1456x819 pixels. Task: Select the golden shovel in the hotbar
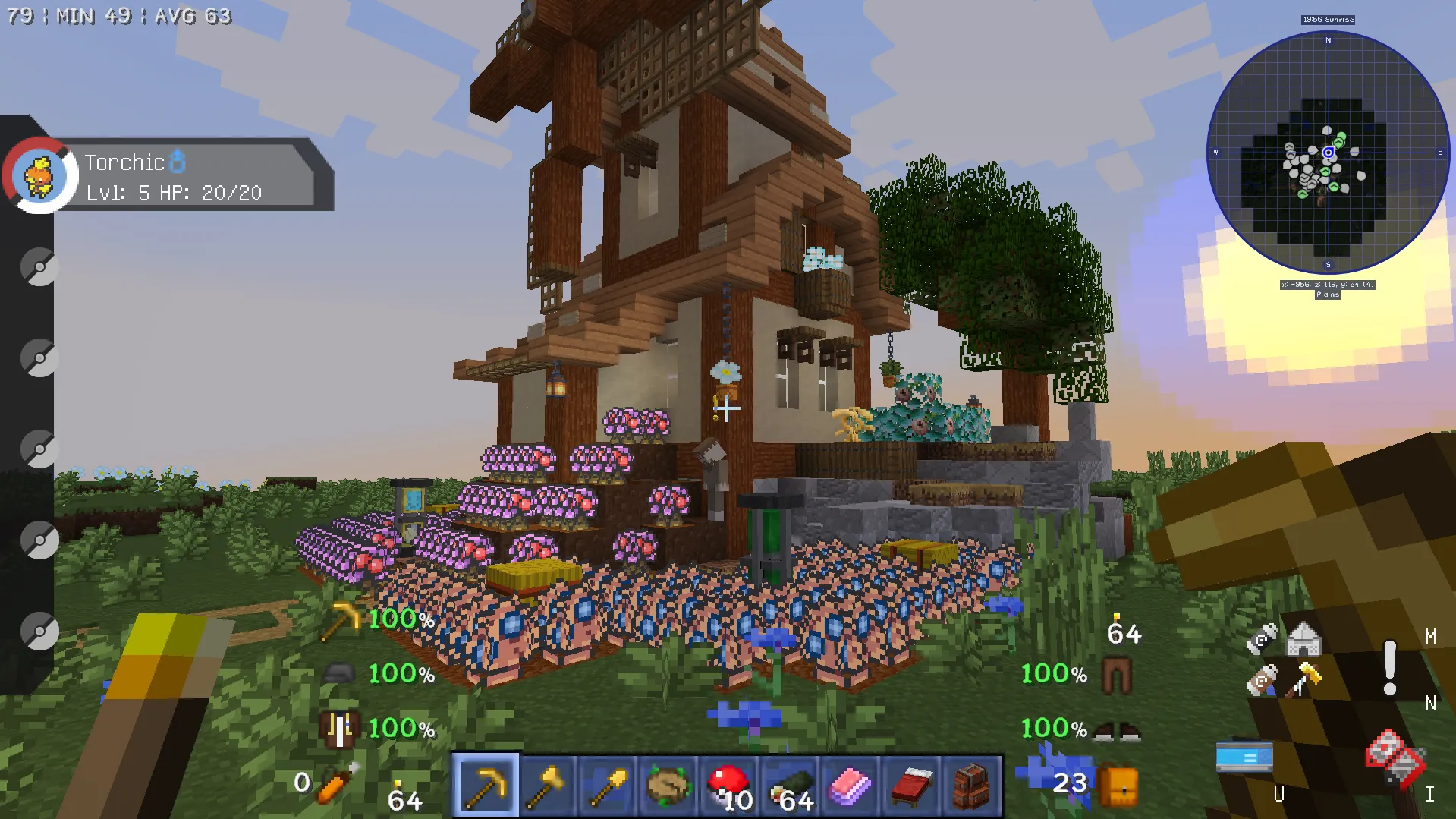(x=607, y=787)
